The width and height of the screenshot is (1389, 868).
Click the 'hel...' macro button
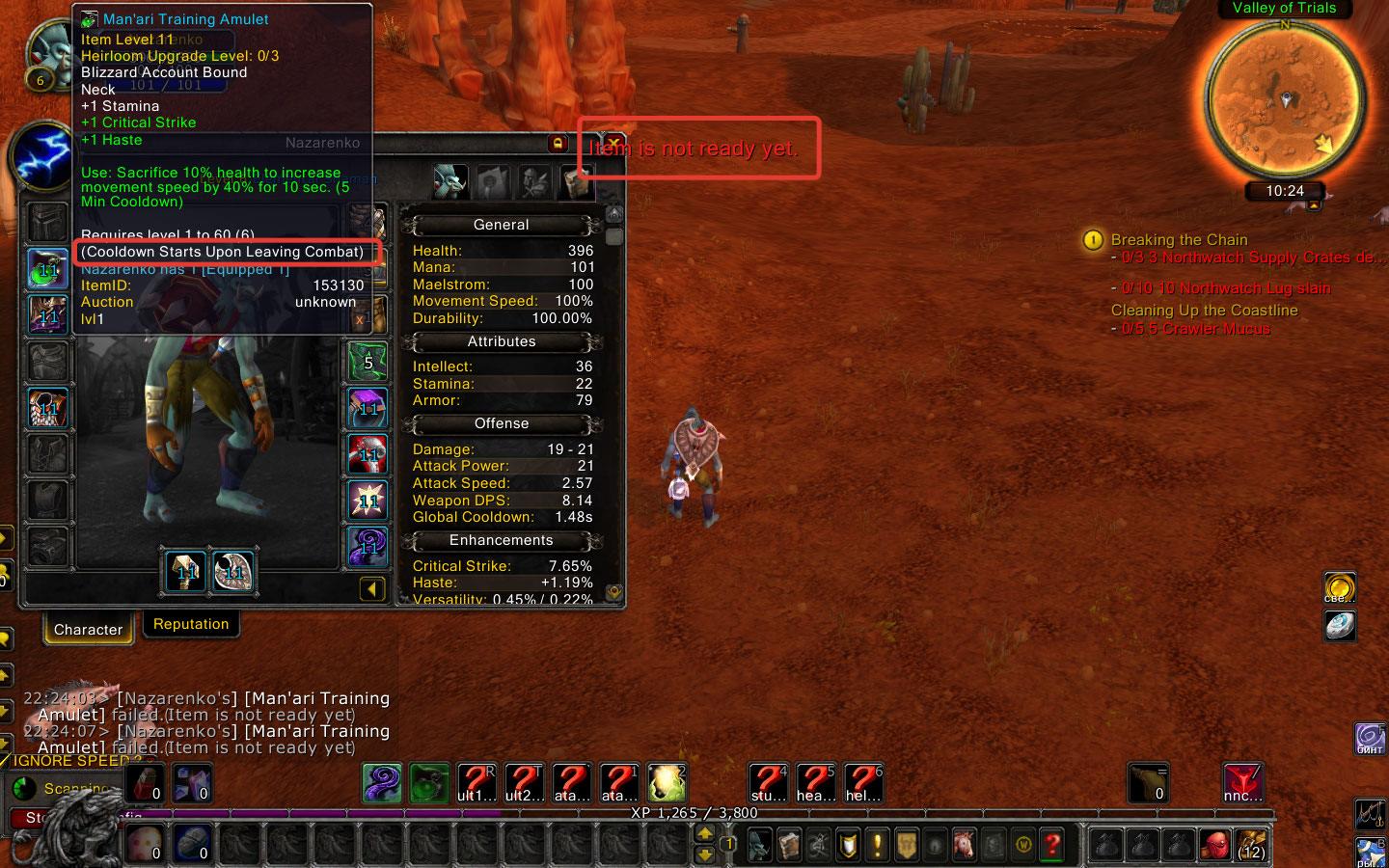point(863,783)
